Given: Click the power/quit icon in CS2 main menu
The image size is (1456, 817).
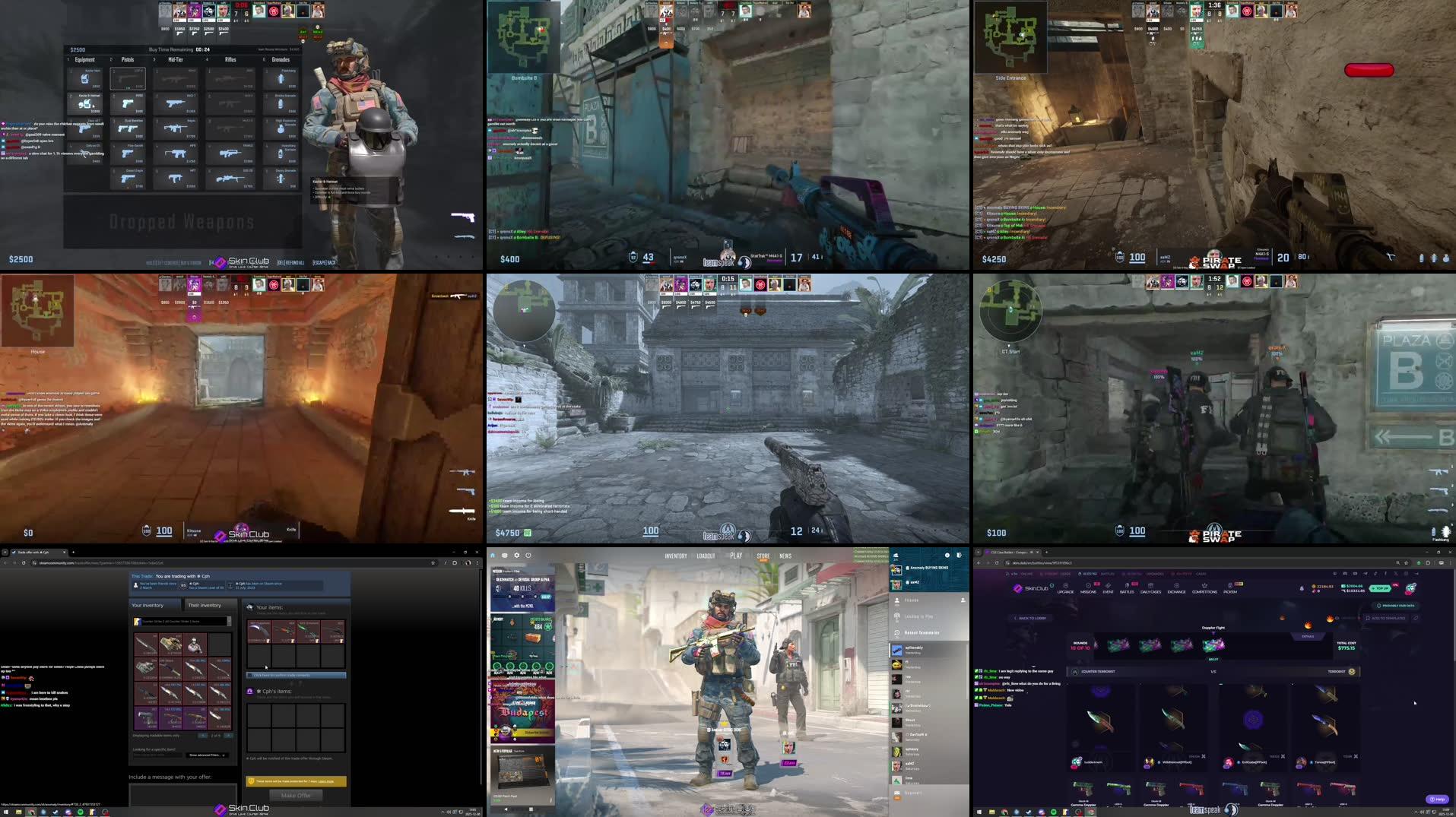Looking at the screenshot, I should coord(528,556).
